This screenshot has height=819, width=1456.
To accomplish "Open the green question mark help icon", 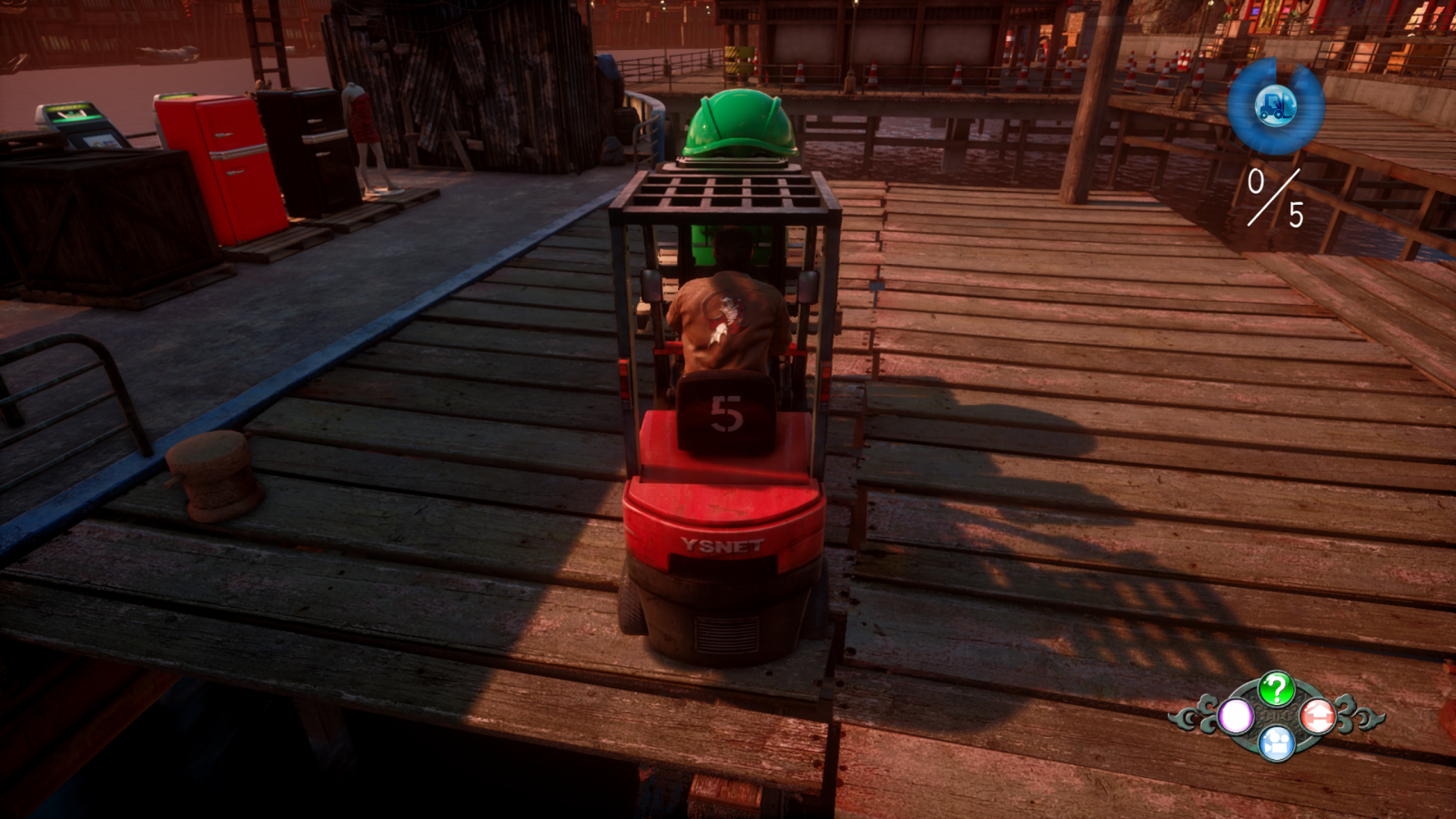I will point(1277,689).
